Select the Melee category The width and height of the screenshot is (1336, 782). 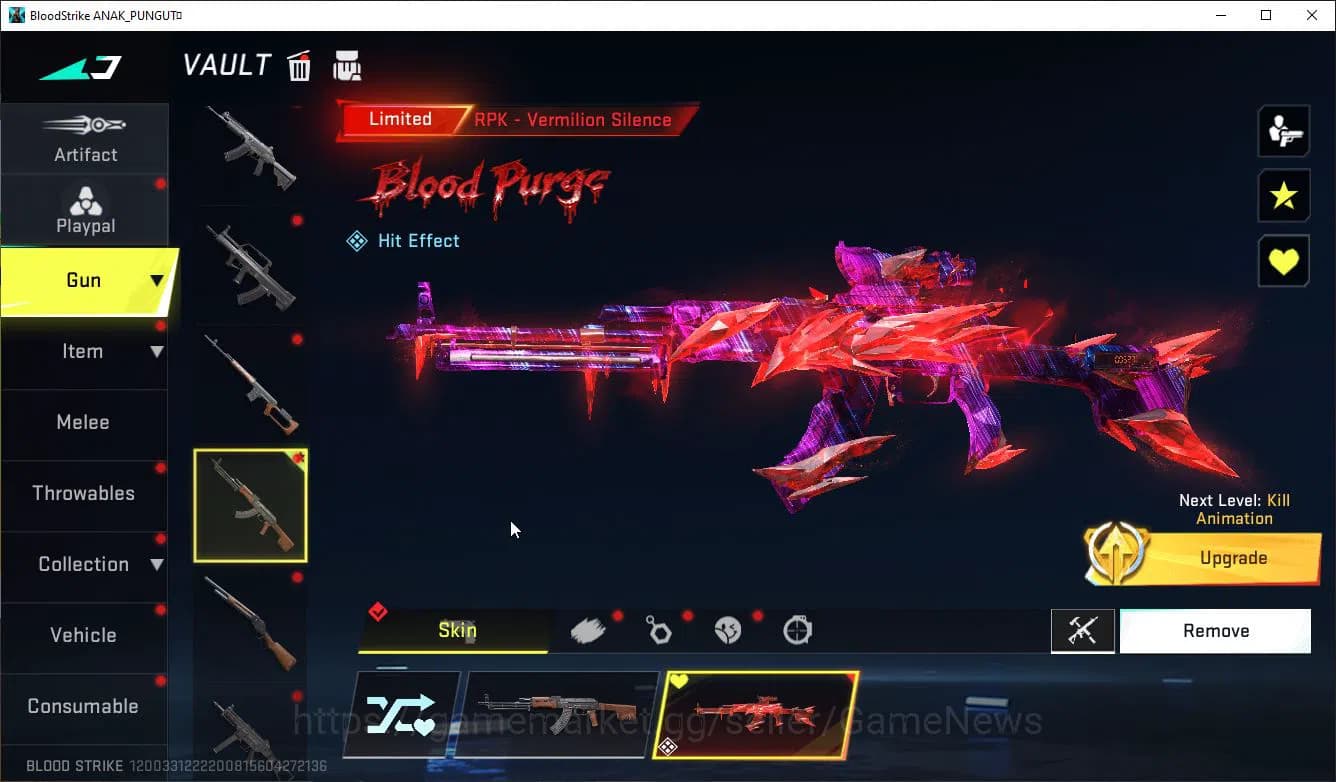[83, 422]
